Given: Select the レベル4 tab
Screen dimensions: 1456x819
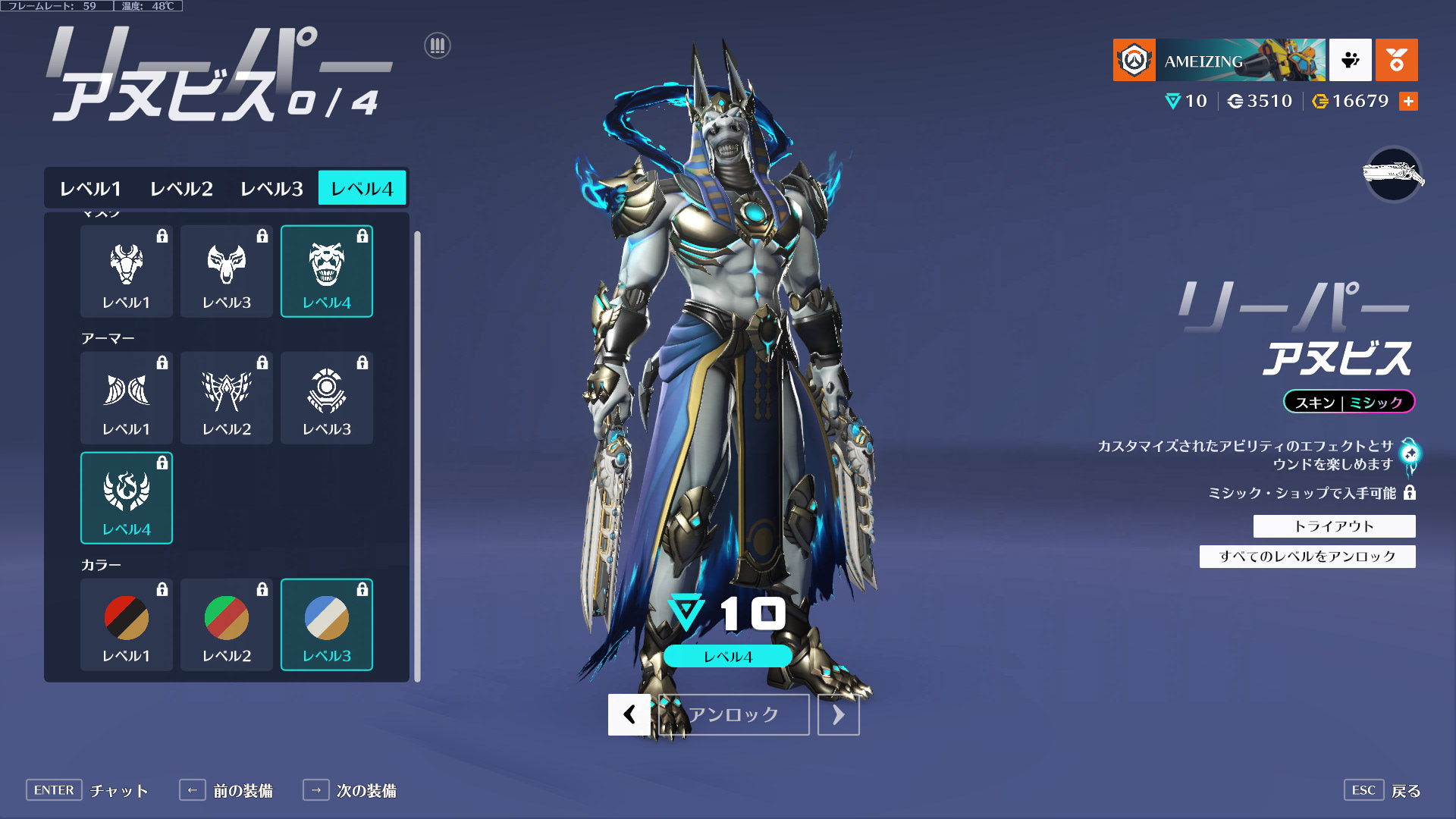Looking at the screenshot, I should pos(362,188).
